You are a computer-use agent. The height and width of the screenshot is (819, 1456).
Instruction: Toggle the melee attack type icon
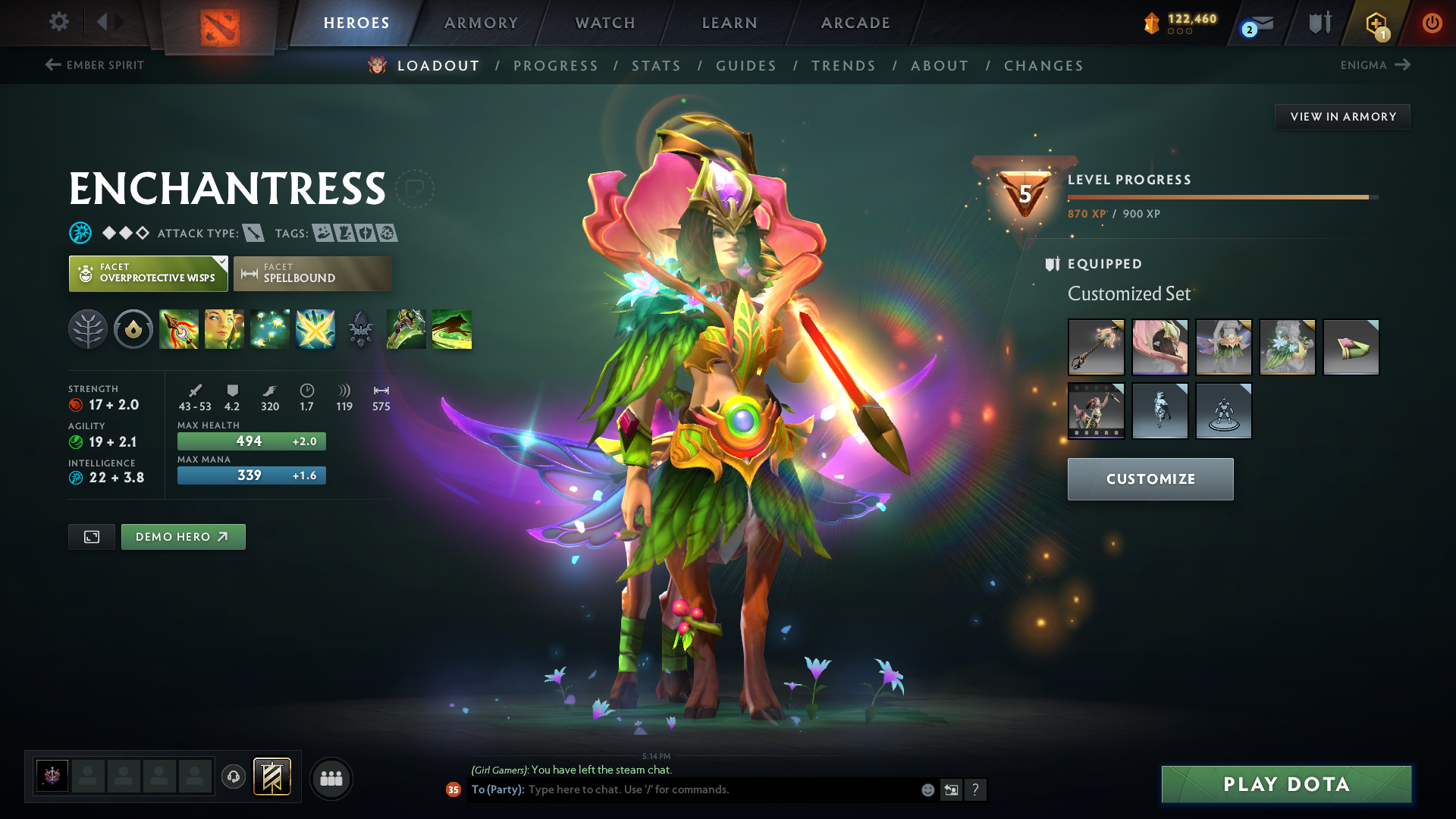(x=253, y=233)
